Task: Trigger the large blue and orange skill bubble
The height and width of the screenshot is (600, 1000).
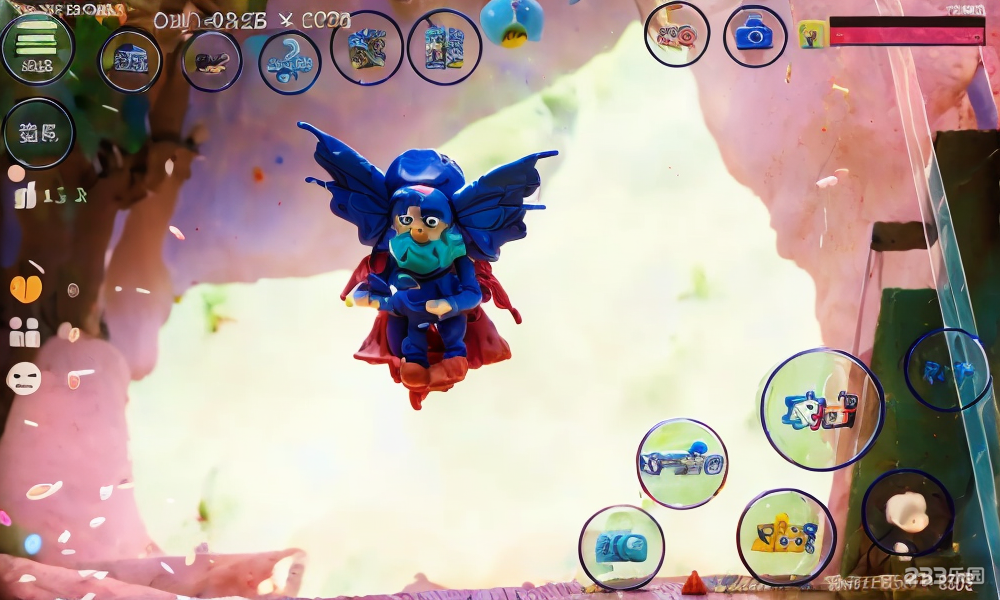Action: click(822, 409)
